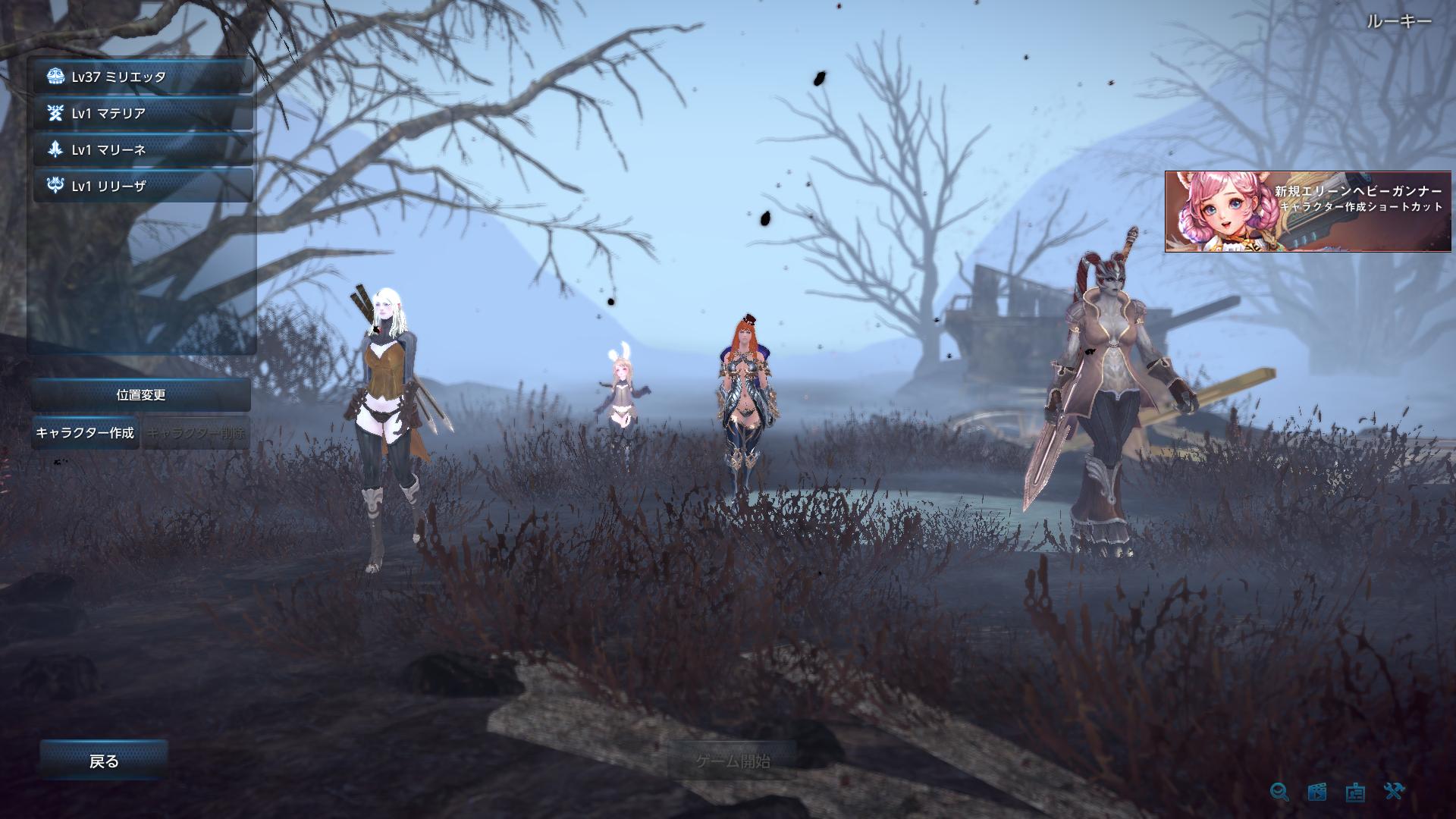Select the Lv1 マリーネ character entry
The image size is (1456, 819).
144,150
